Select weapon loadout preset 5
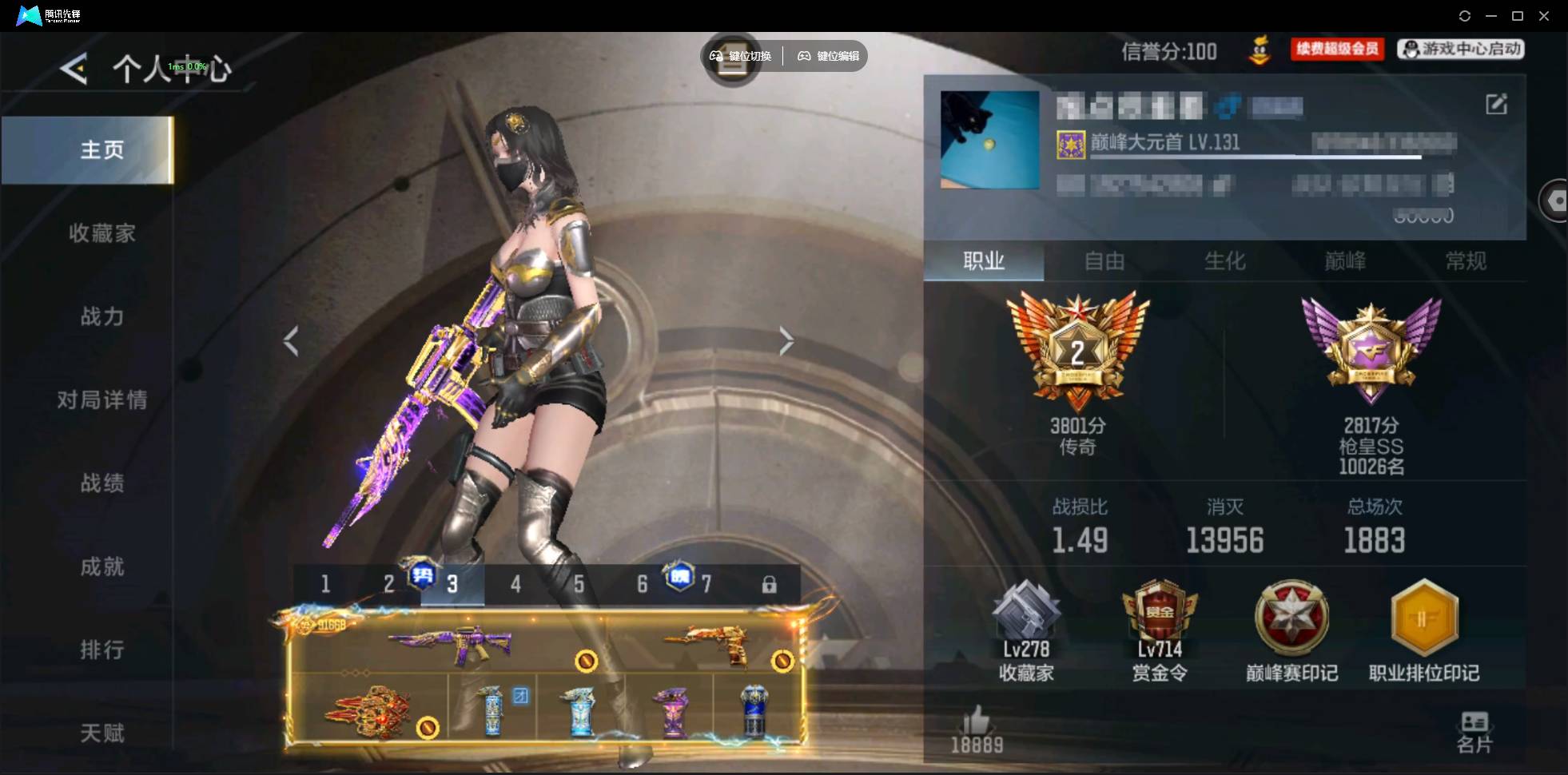Image resolution: width=1568 pixels, height=775 pixels. (x=579, y=584)
